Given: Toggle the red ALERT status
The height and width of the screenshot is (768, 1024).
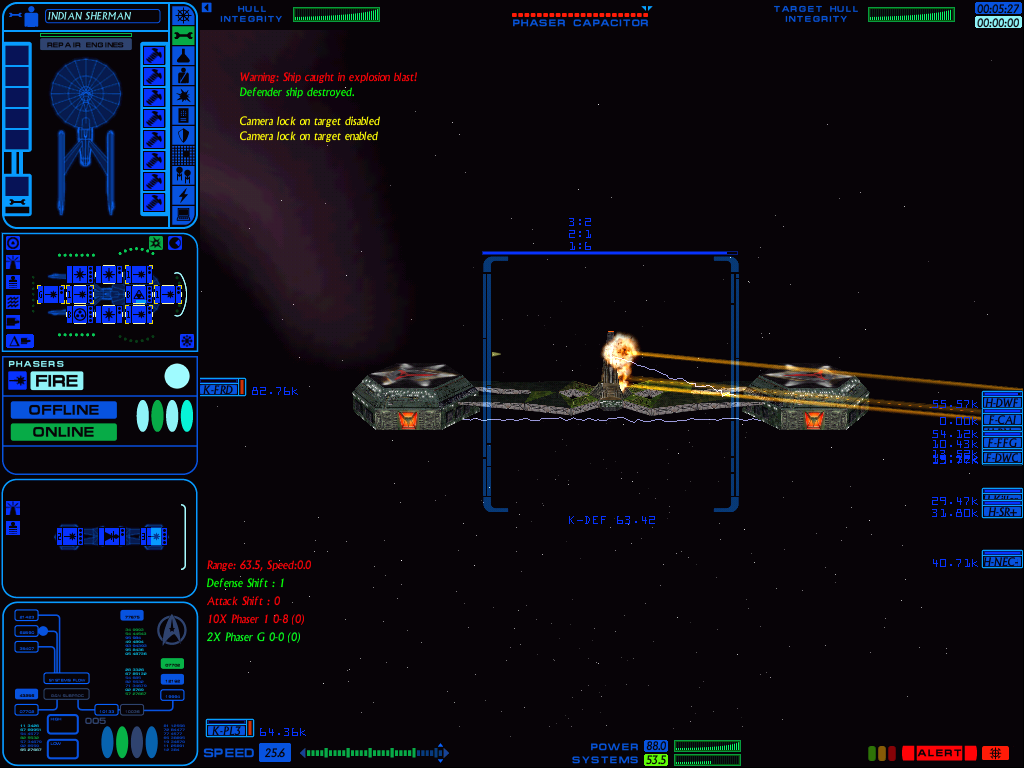Looking at the screenshot, I should [x=939, y=753].
